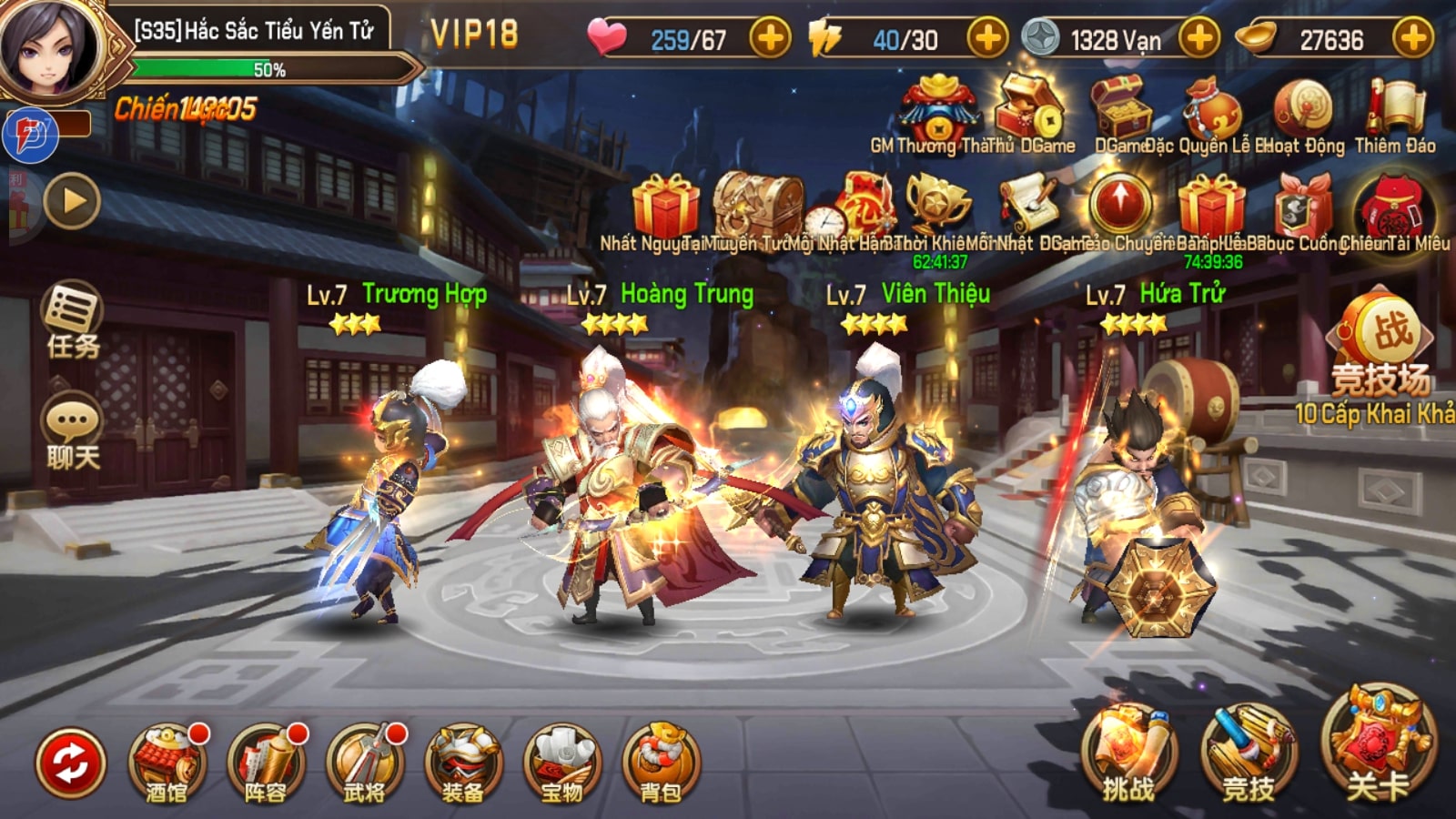
Task: Add silver coins with the plus button
Action: coord(1199,39)
